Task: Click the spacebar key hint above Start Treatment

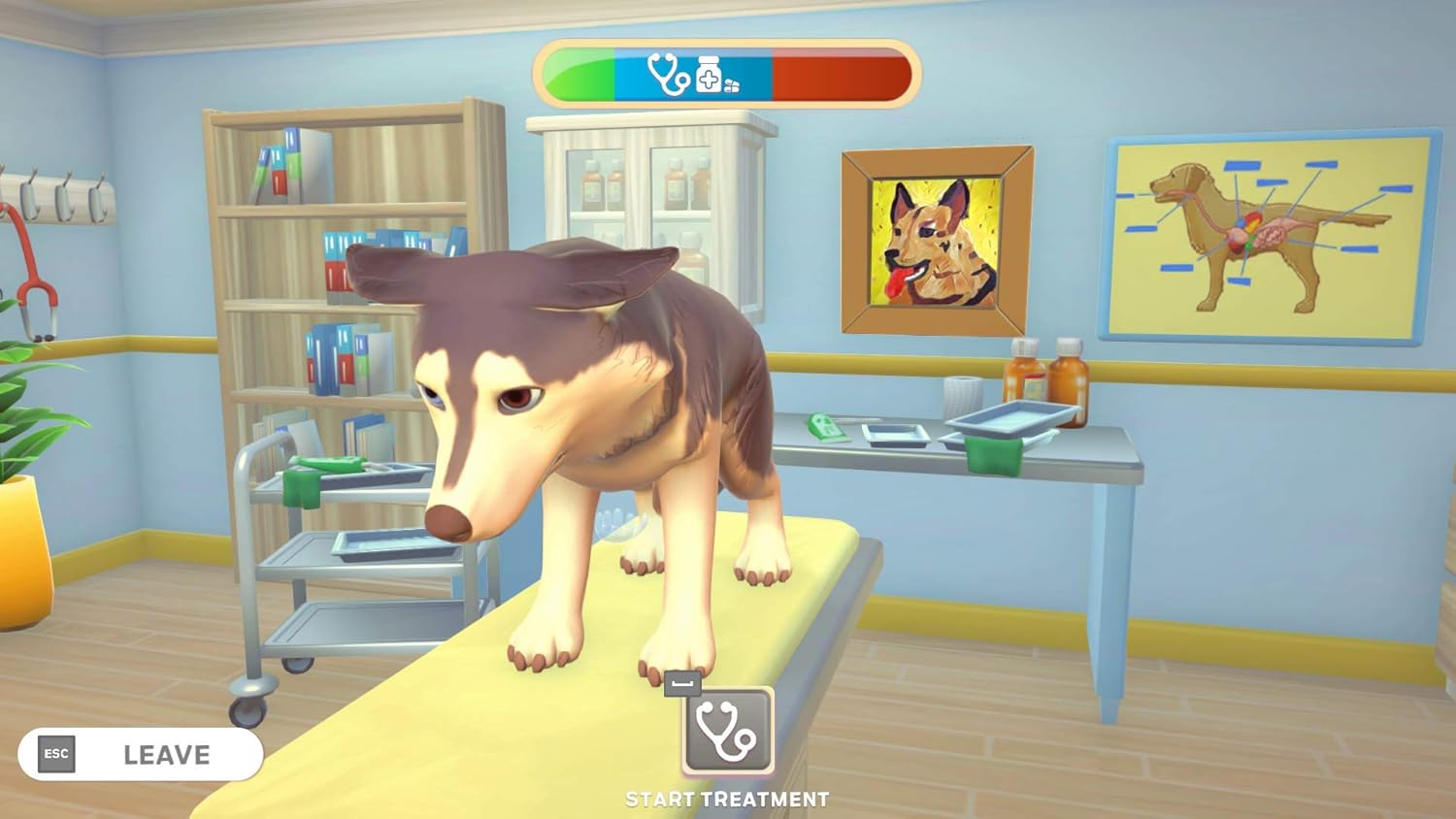Action: tap(682, 684)
